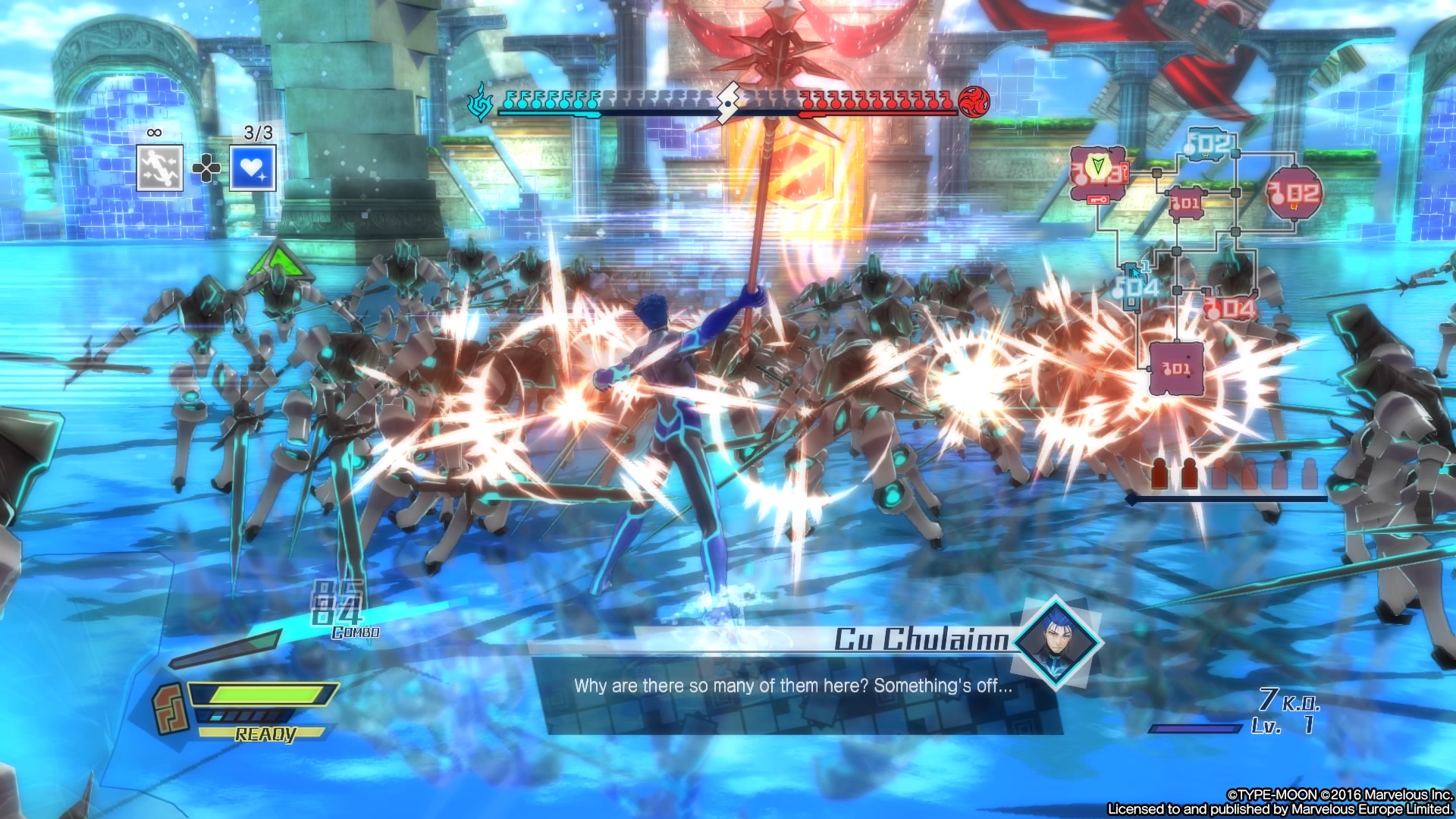Select the running figure skill icon

click(160, 168)
